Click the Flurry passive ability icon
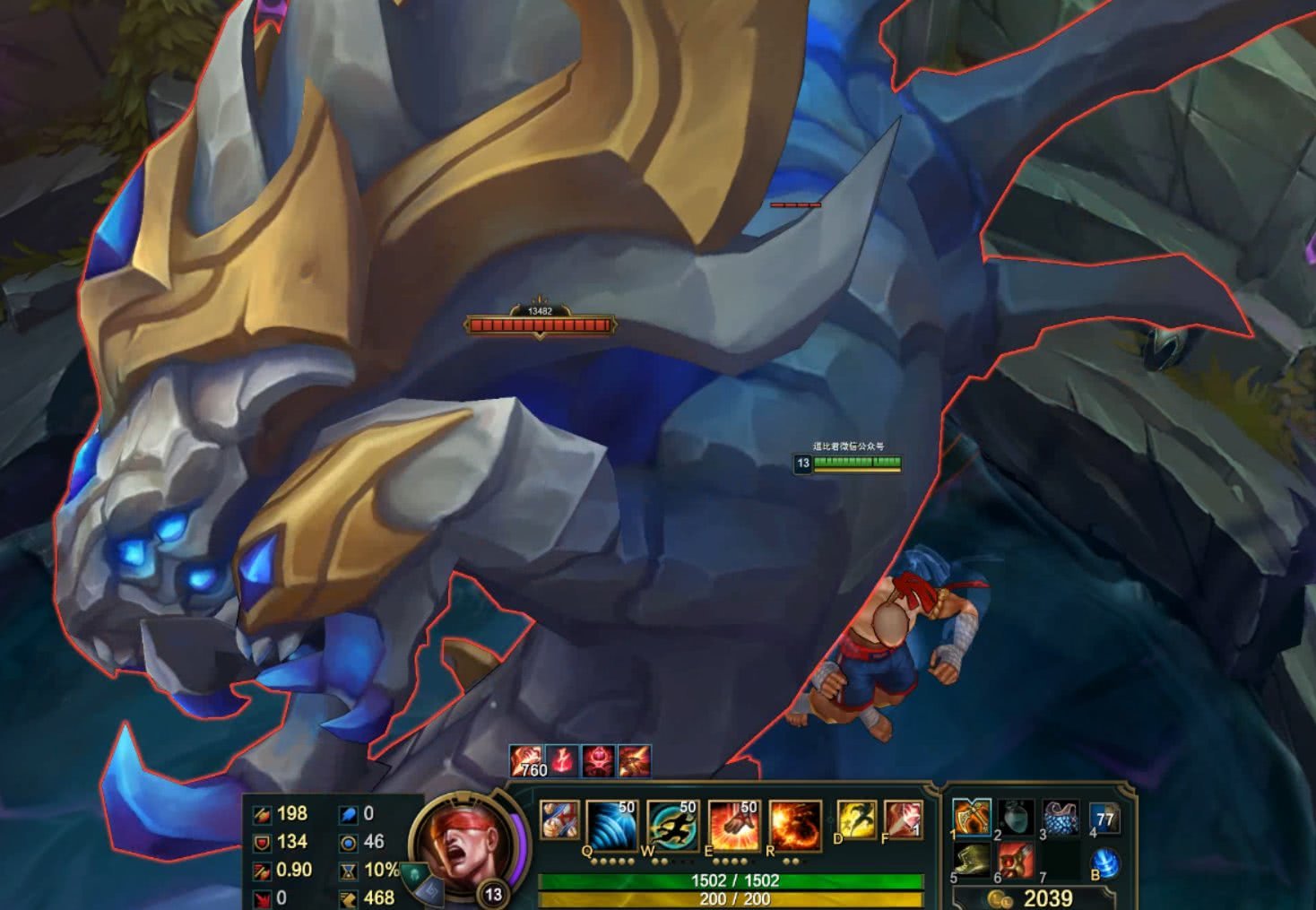Screen dimensions: 1316x910 tap(559, 821)
